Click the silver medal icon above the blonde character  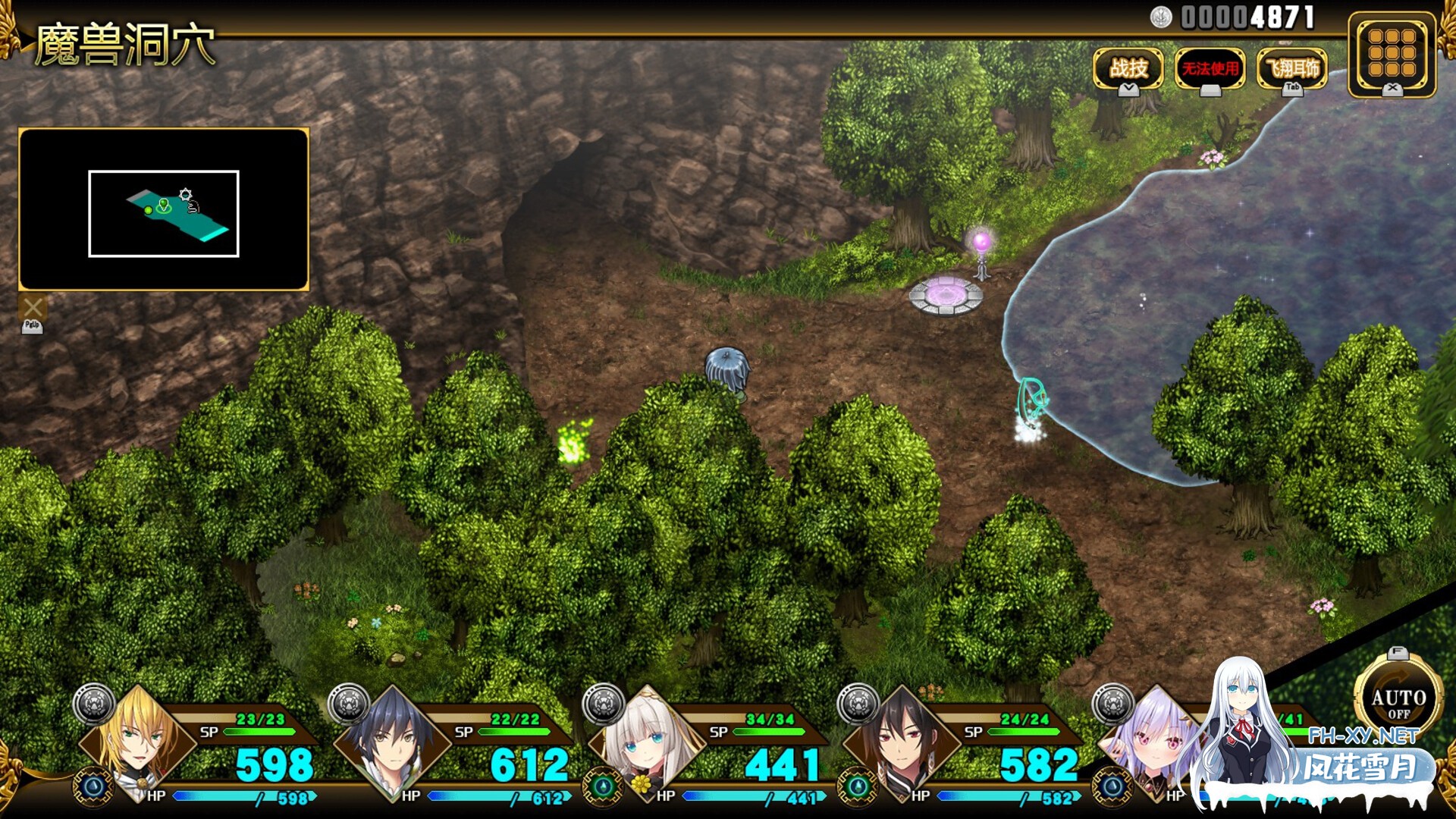[x=93, y=704]
